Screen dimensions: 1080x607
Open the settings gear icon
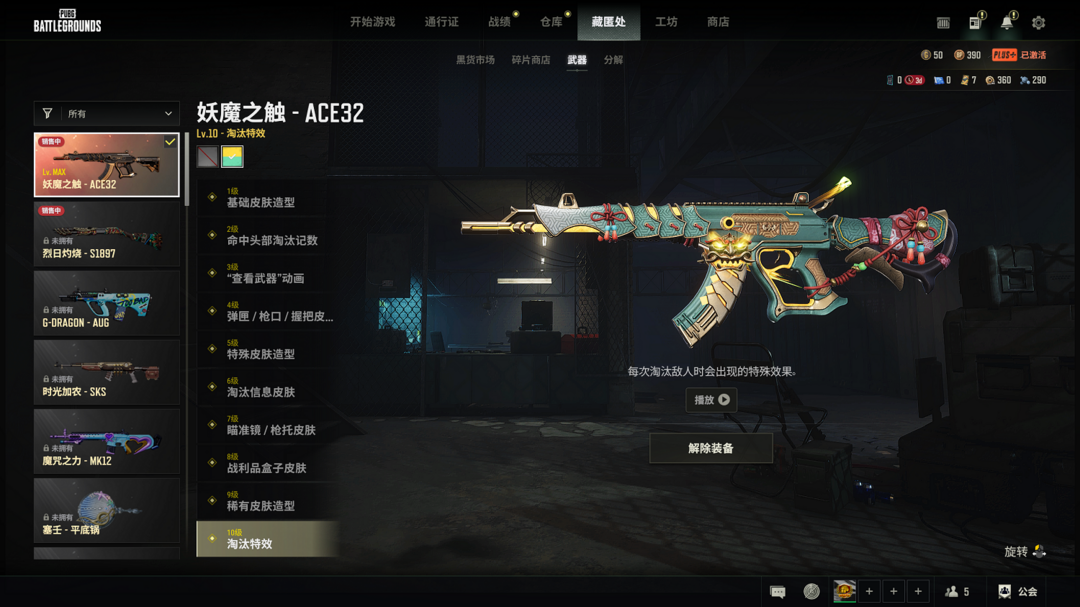click(x=1038, y=22)
